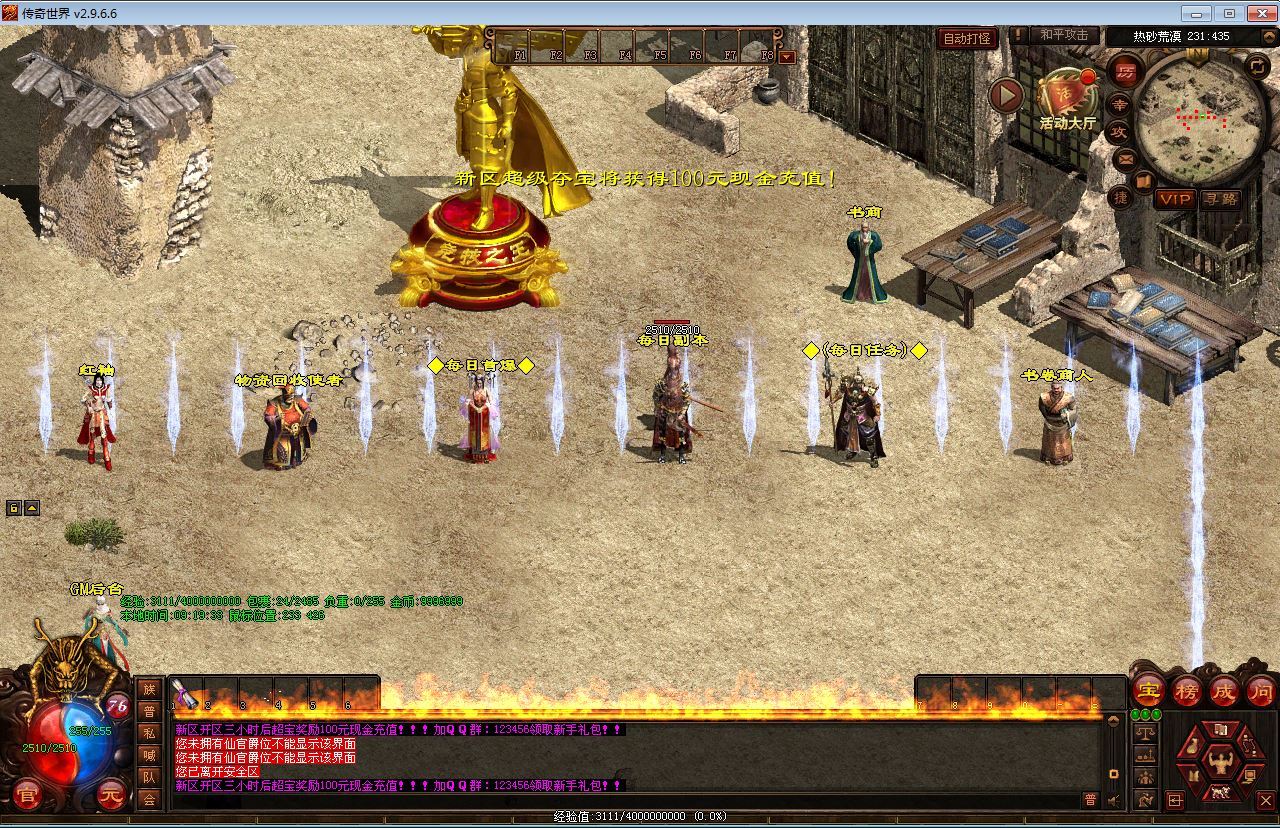Click the 寻路 pathfinding button
The height and width of the screenshot is (828, 1280).
pos(1222,199)
